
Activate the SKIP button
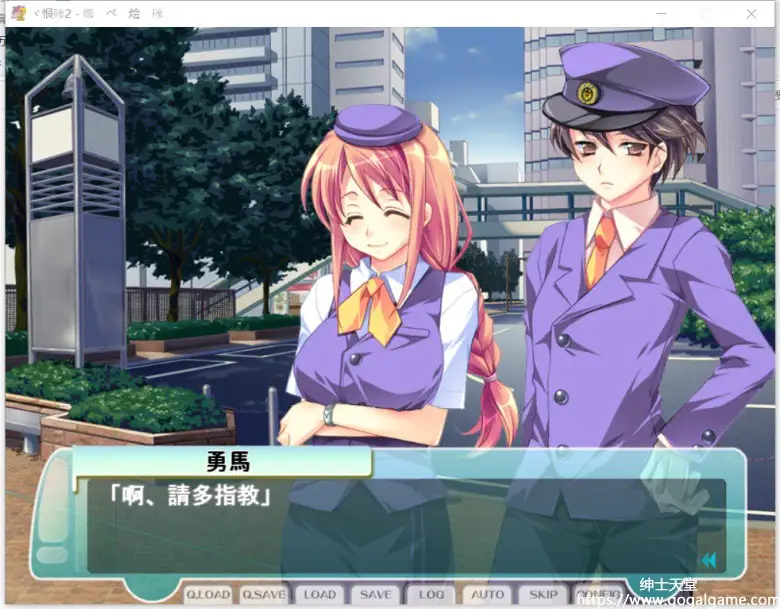544,594
